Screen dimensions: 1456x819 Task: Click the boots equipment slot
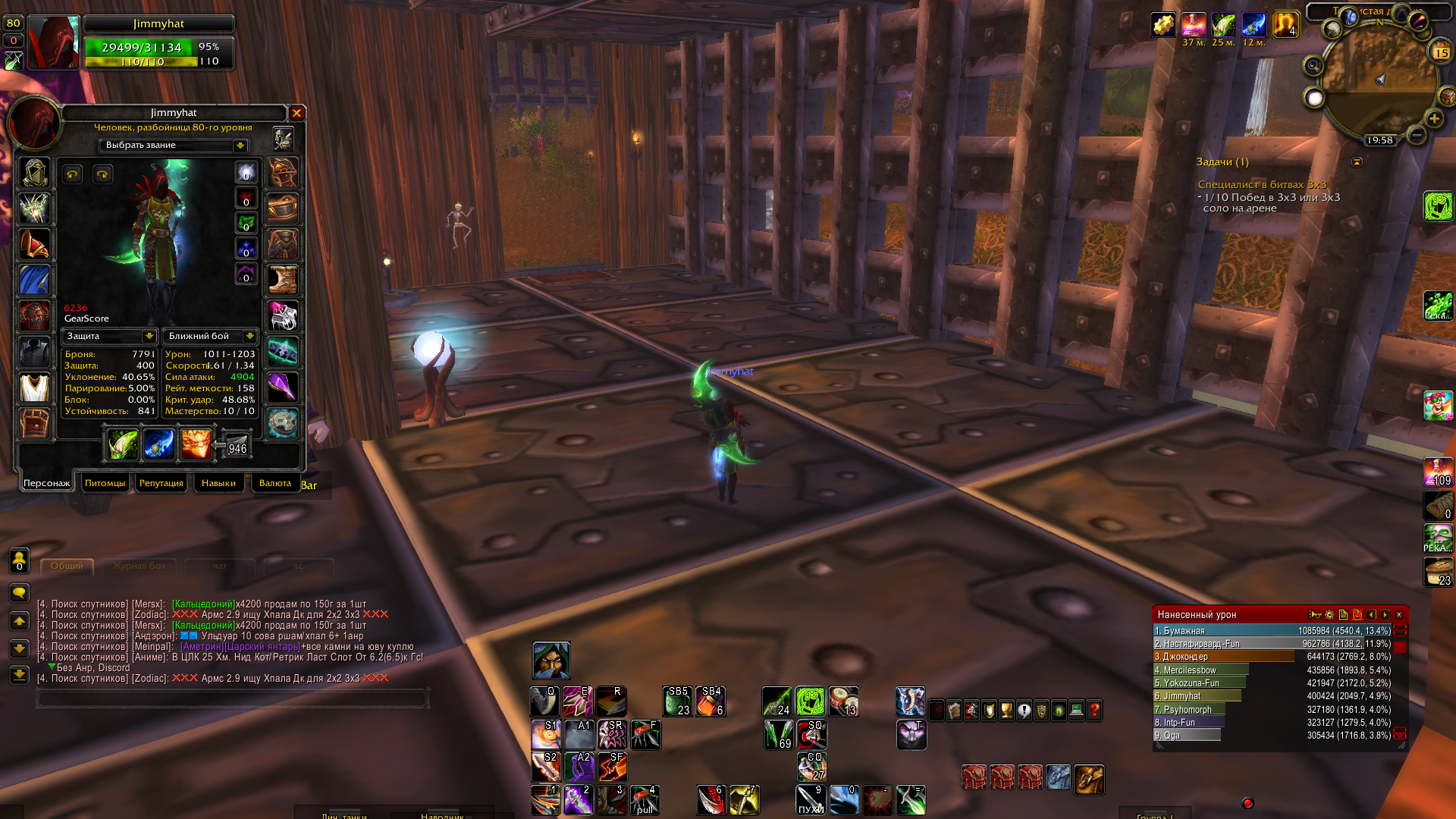(x=283, y=280)
